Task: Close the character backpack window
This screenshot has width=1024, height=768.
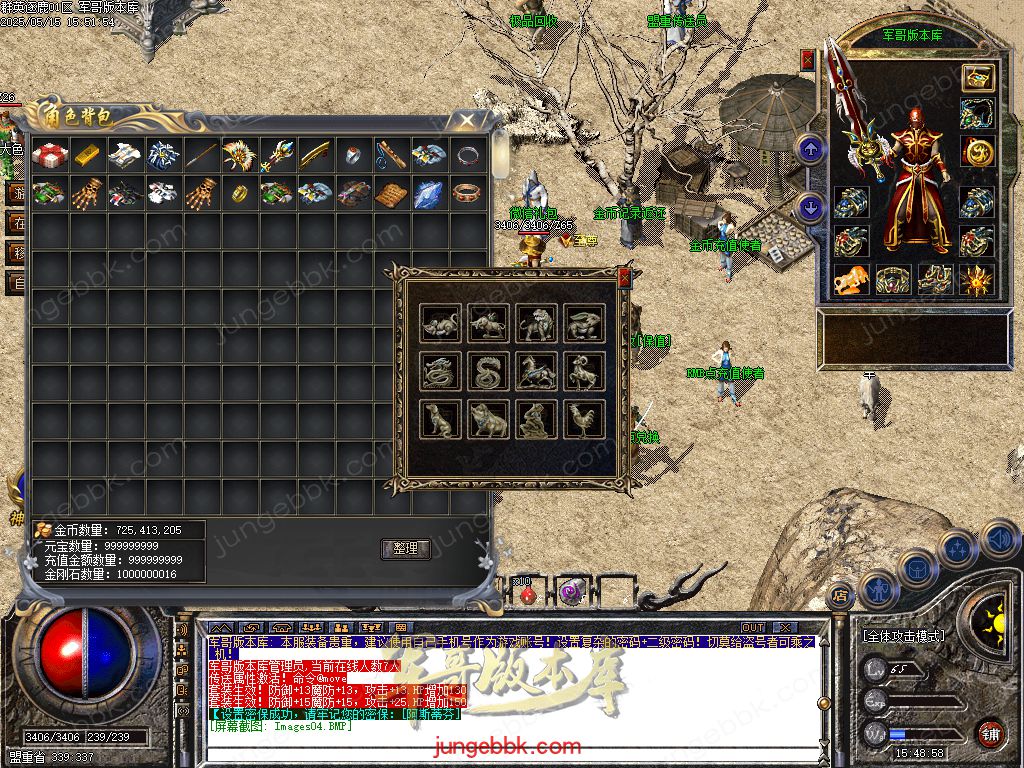Action: coord(466,121)
